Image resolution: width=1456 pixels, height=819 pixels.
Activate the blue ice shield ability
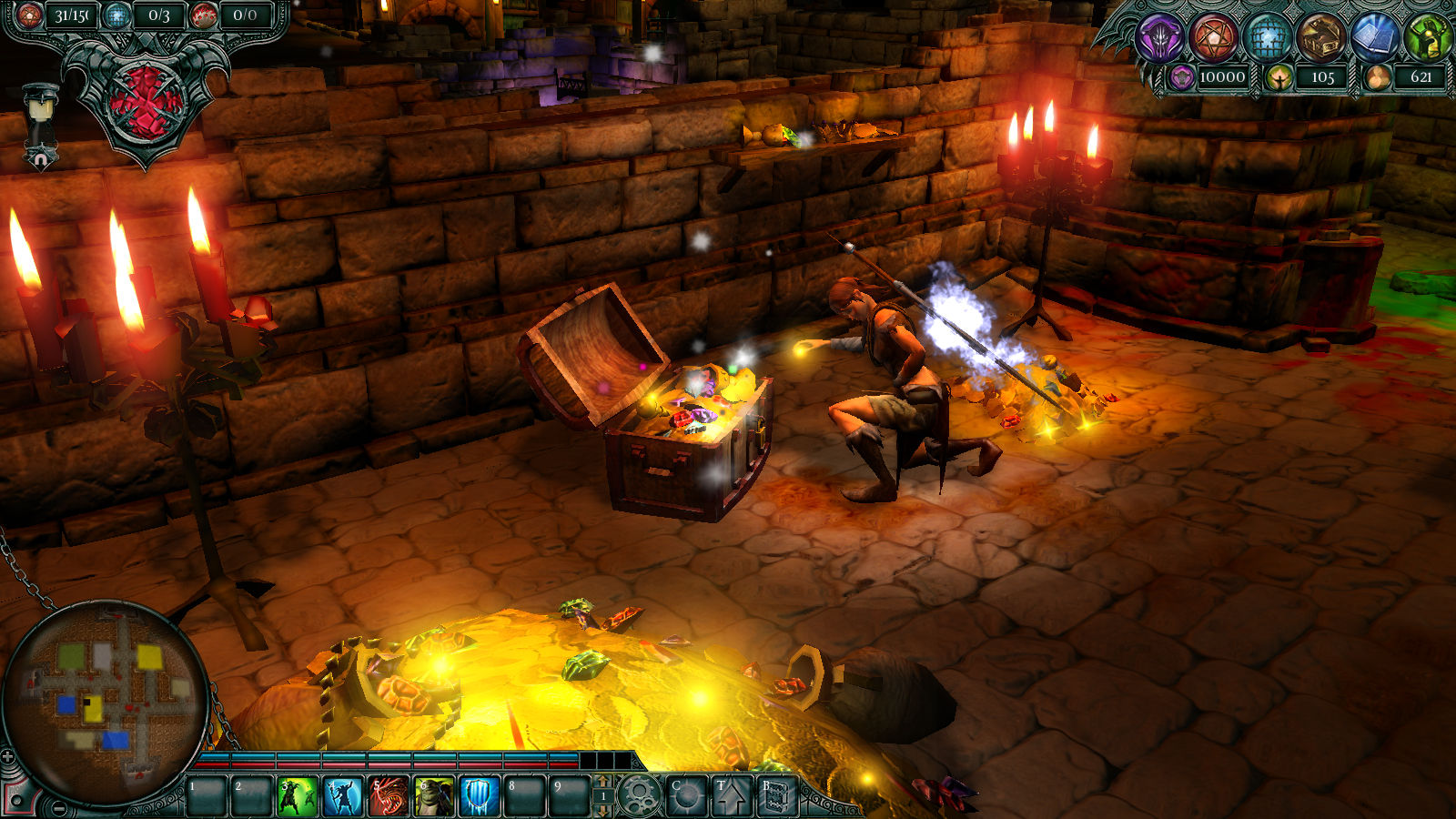pos(480,796)
